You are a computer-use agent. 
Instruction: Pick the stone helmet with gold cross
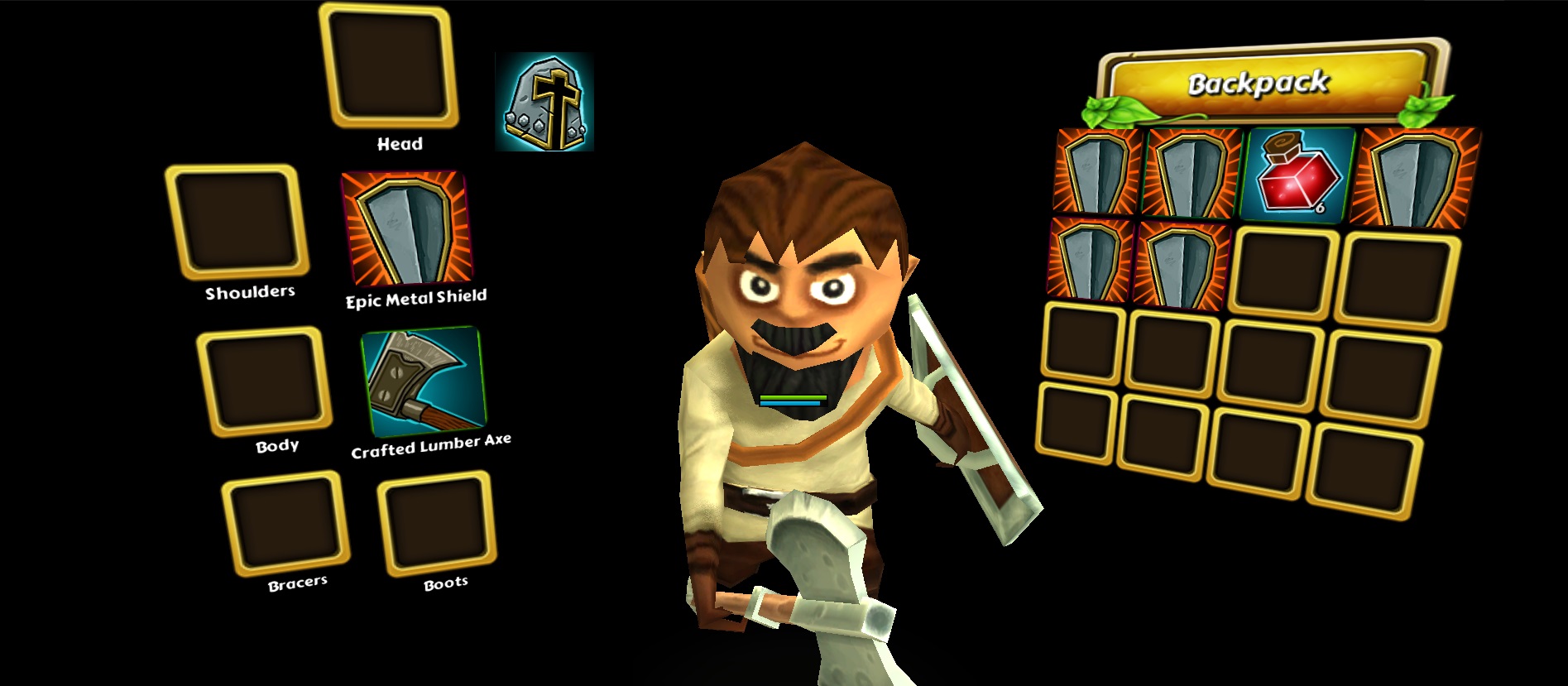point(544,102)
